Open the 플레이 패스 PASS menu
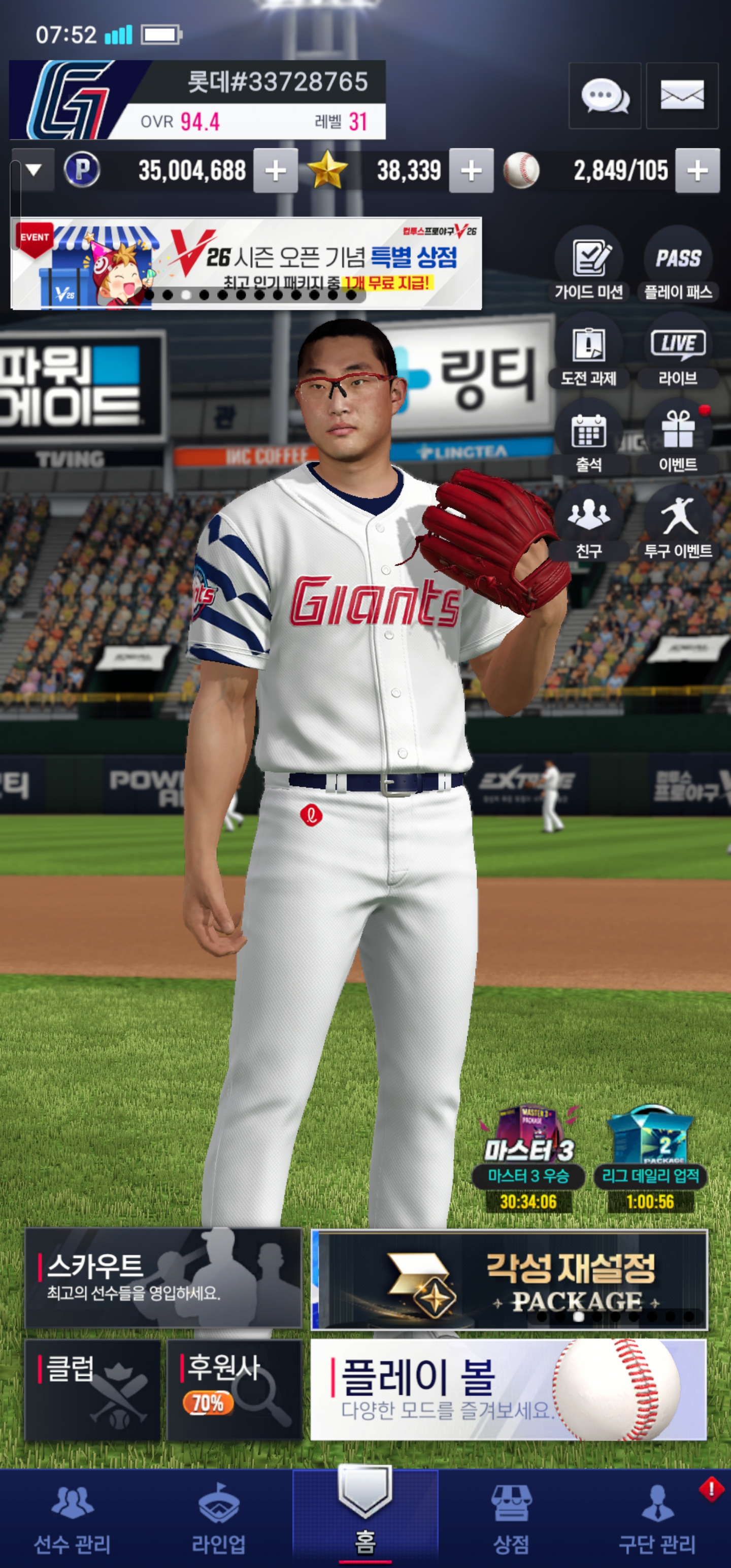This screenshot has width=731, height=1568. 678,266
